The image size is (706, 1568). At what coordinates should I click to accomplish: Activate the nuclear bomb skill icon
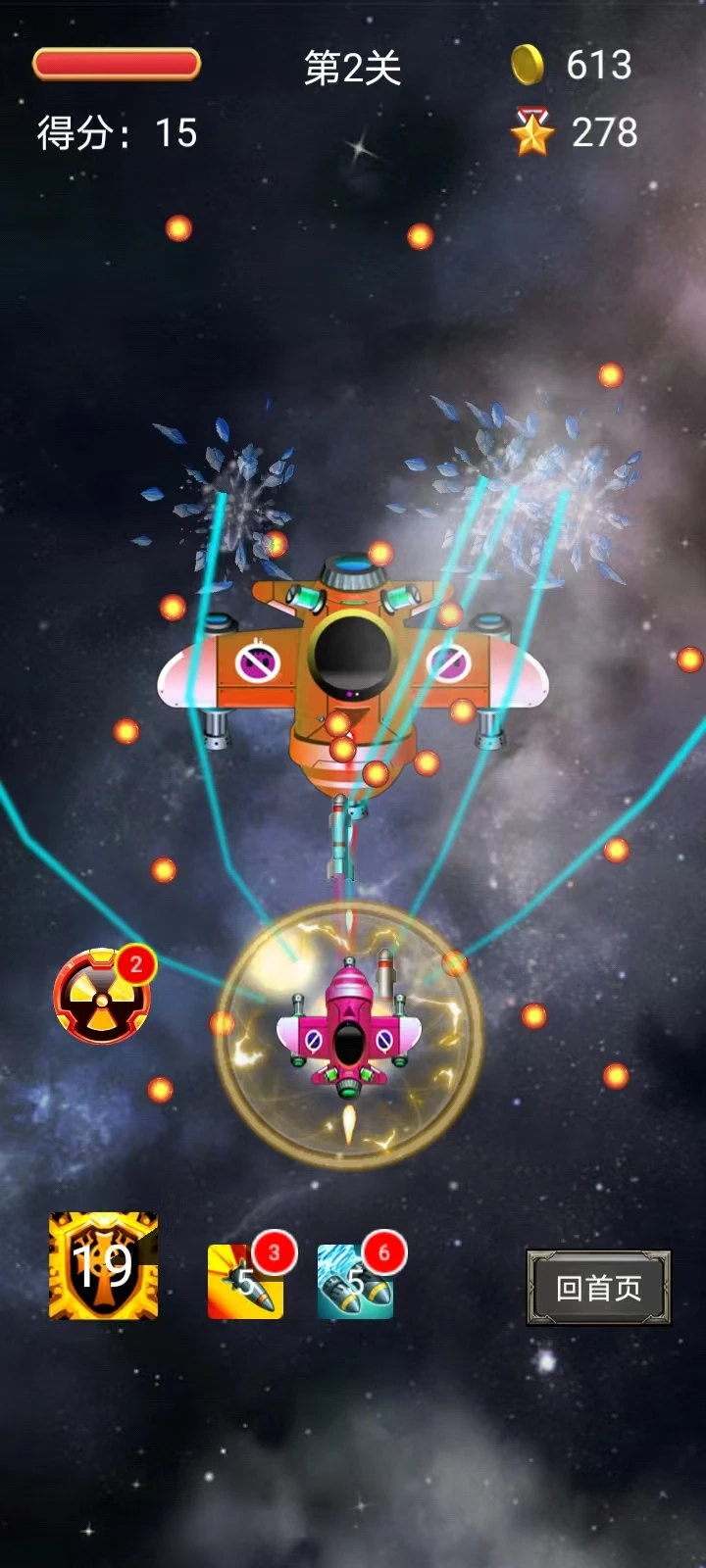tap(101, 998)
